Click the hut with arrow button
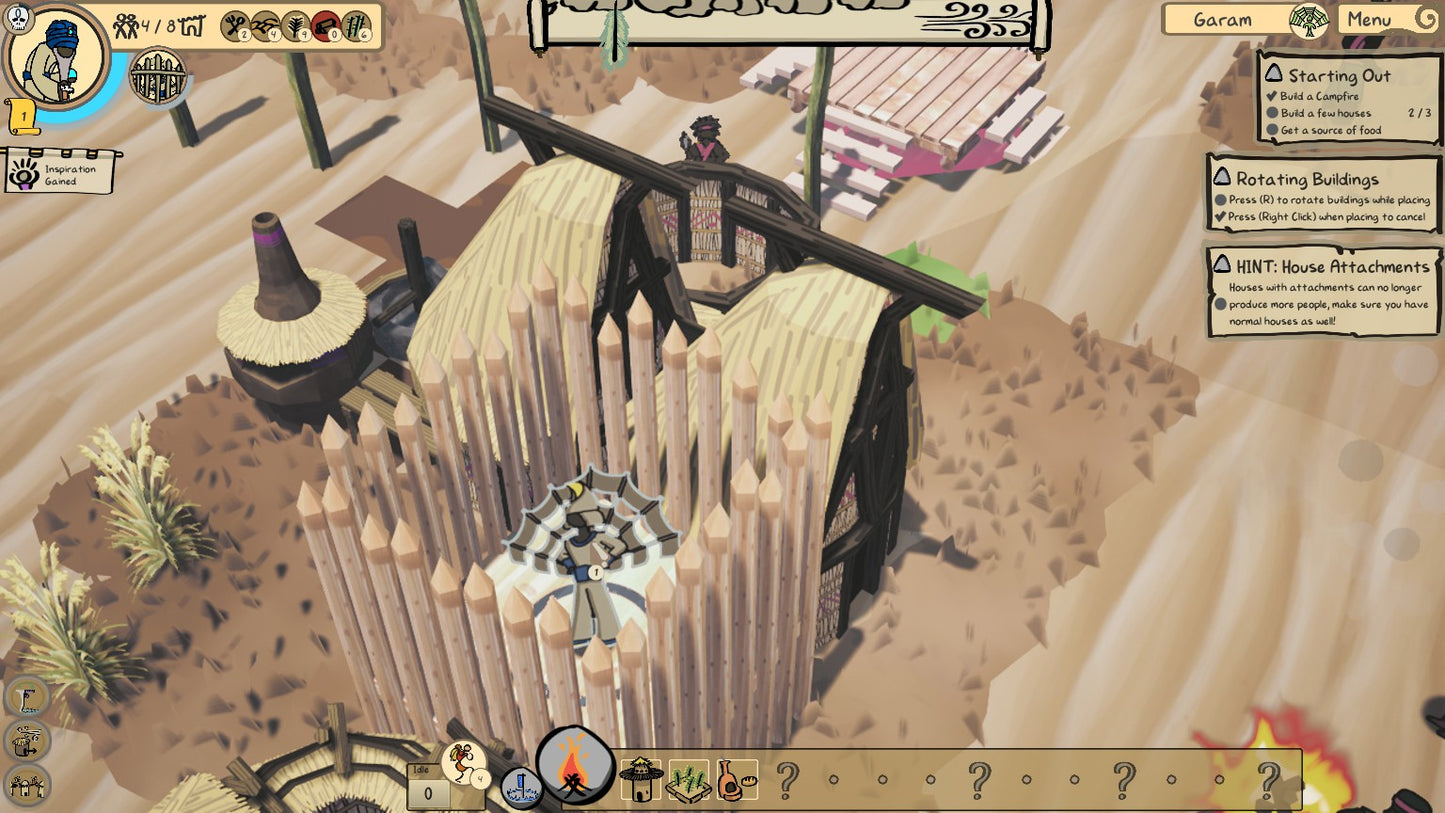 pos(27,741)
